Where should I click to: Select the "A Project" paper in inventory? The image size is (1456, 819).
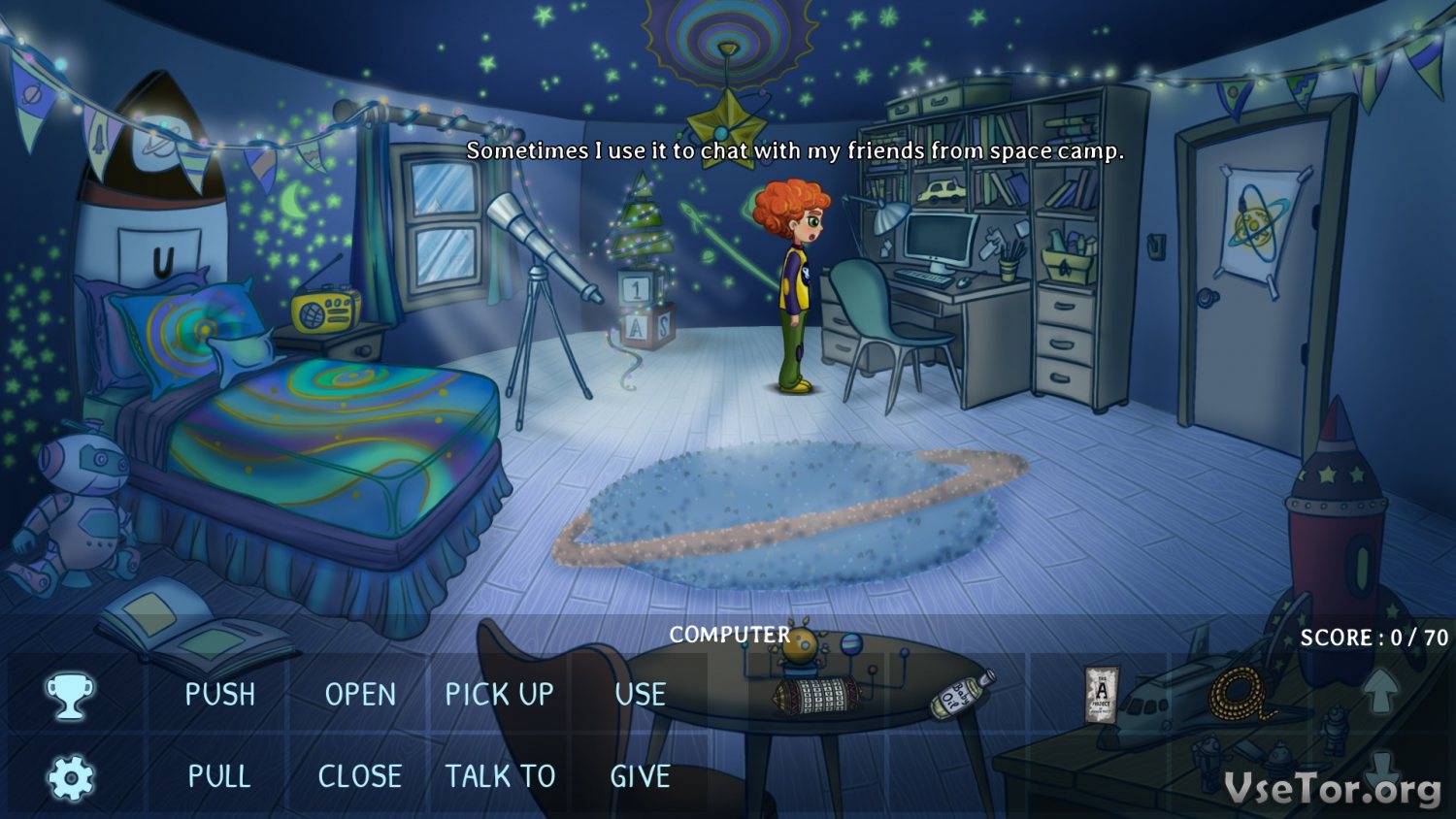coord(1101,695)
